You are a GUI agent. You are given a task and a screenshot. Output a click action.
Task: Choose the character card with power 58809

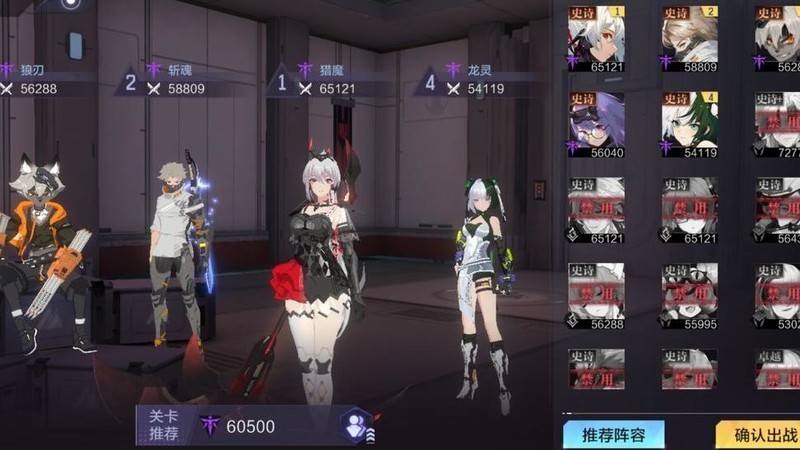[689, 42]
